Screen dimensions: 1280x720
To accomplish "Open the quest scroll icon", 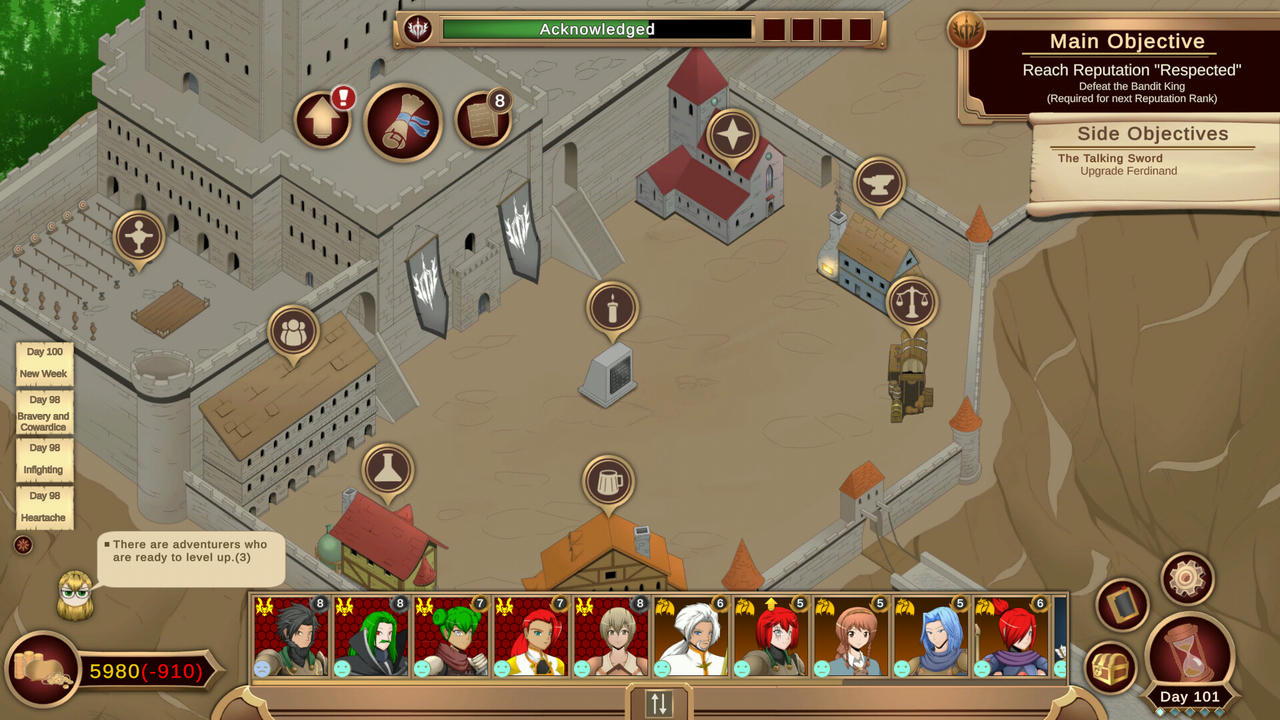I will click(402, 123).
